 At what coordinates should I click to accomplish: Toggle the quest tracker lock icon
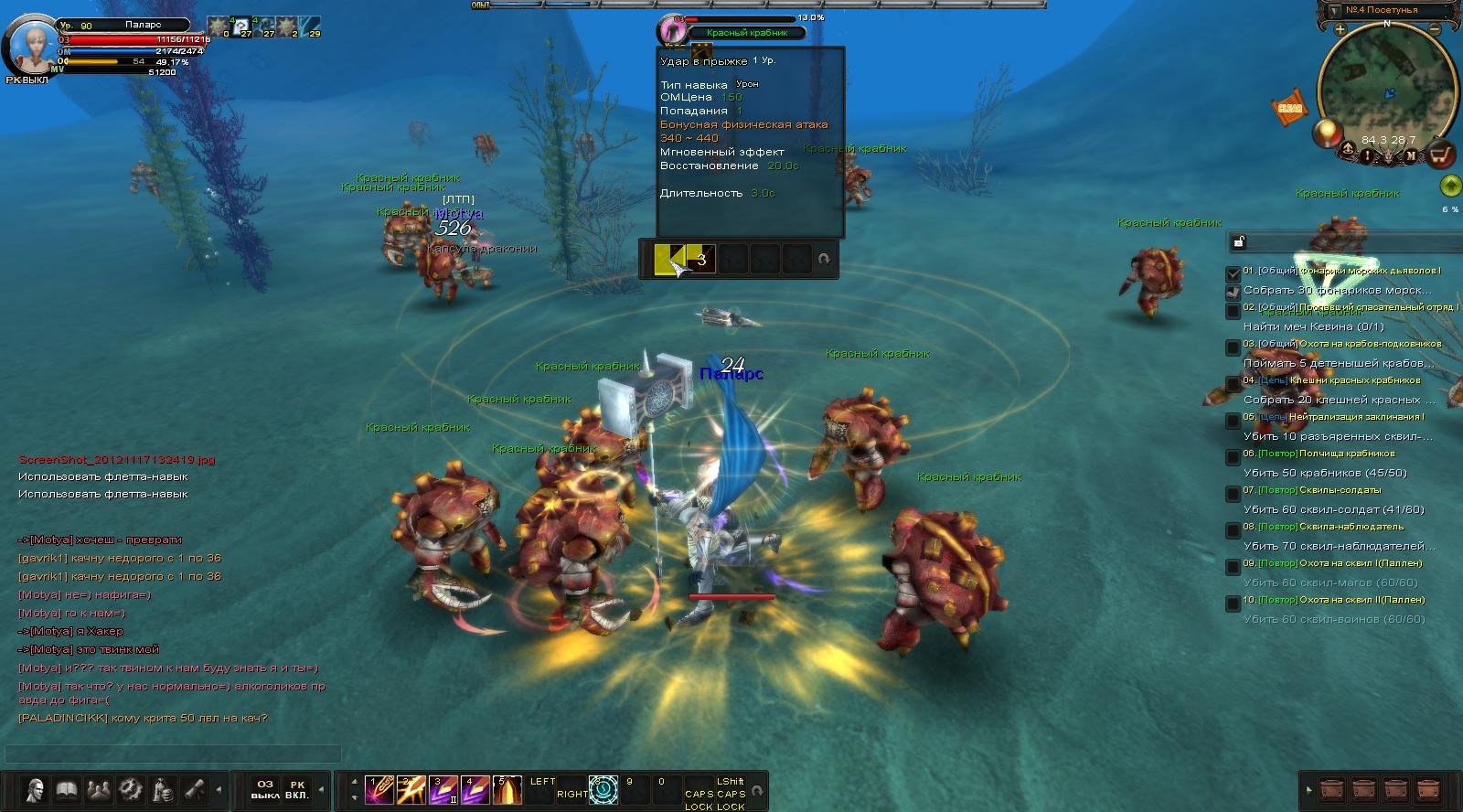click(x=1239, y=241)
